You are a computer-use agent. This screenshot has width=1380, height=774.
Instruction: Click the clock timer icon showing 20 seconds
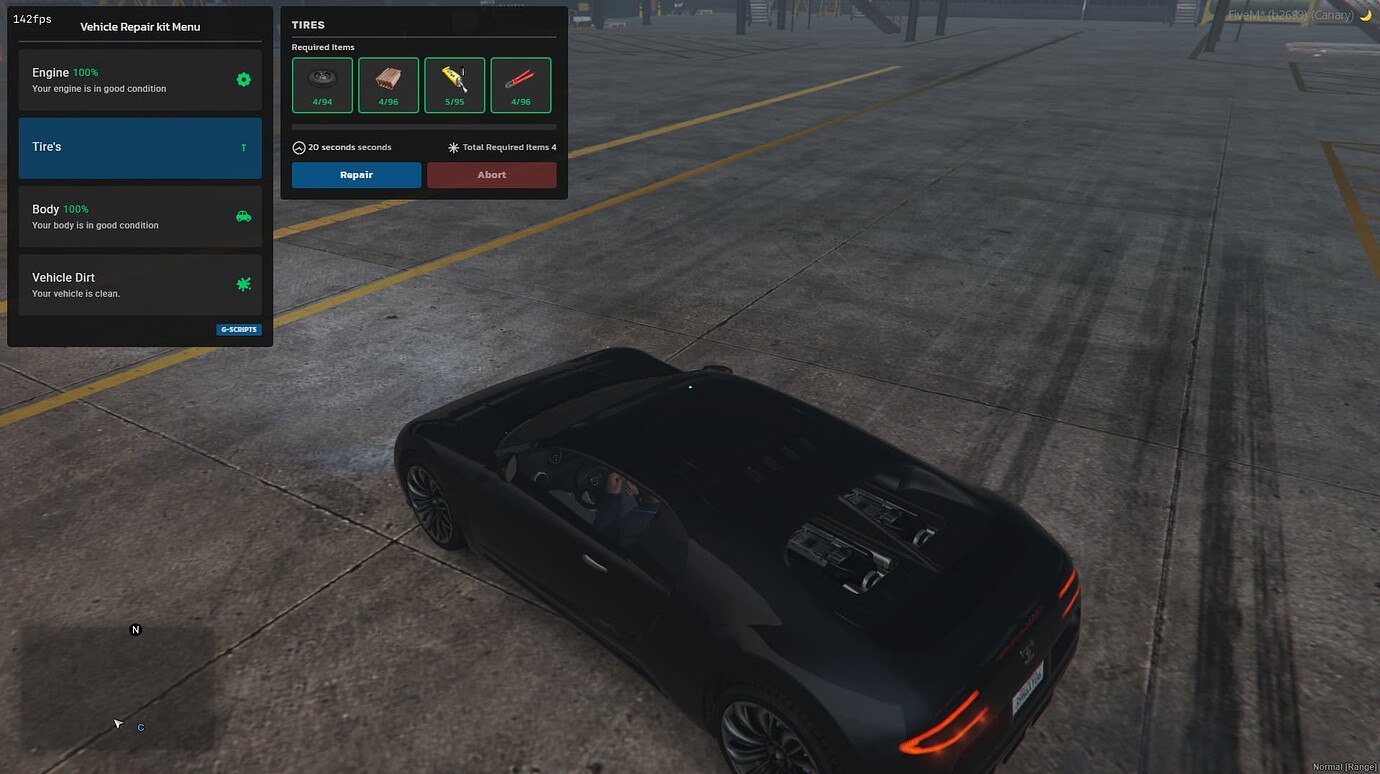(298, 146)
